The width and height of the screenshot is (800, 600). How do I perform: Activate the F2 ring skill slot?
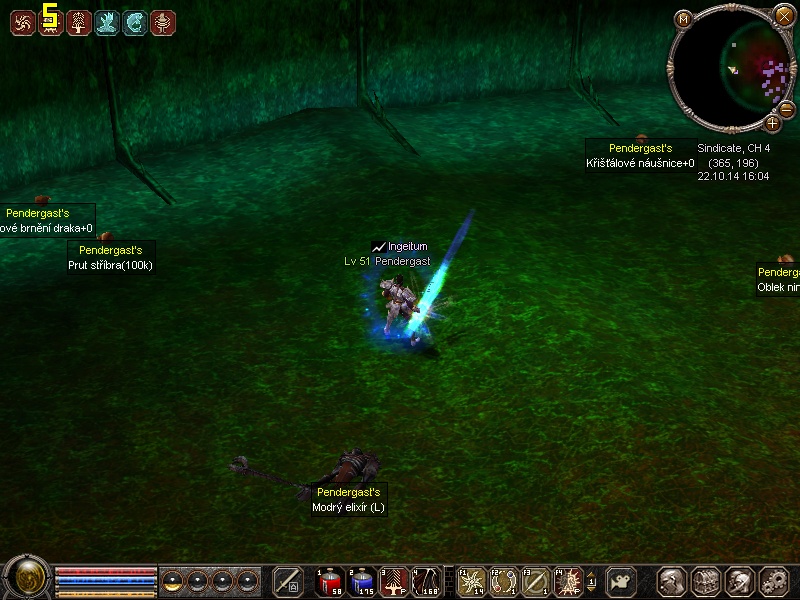pos(505,581)
